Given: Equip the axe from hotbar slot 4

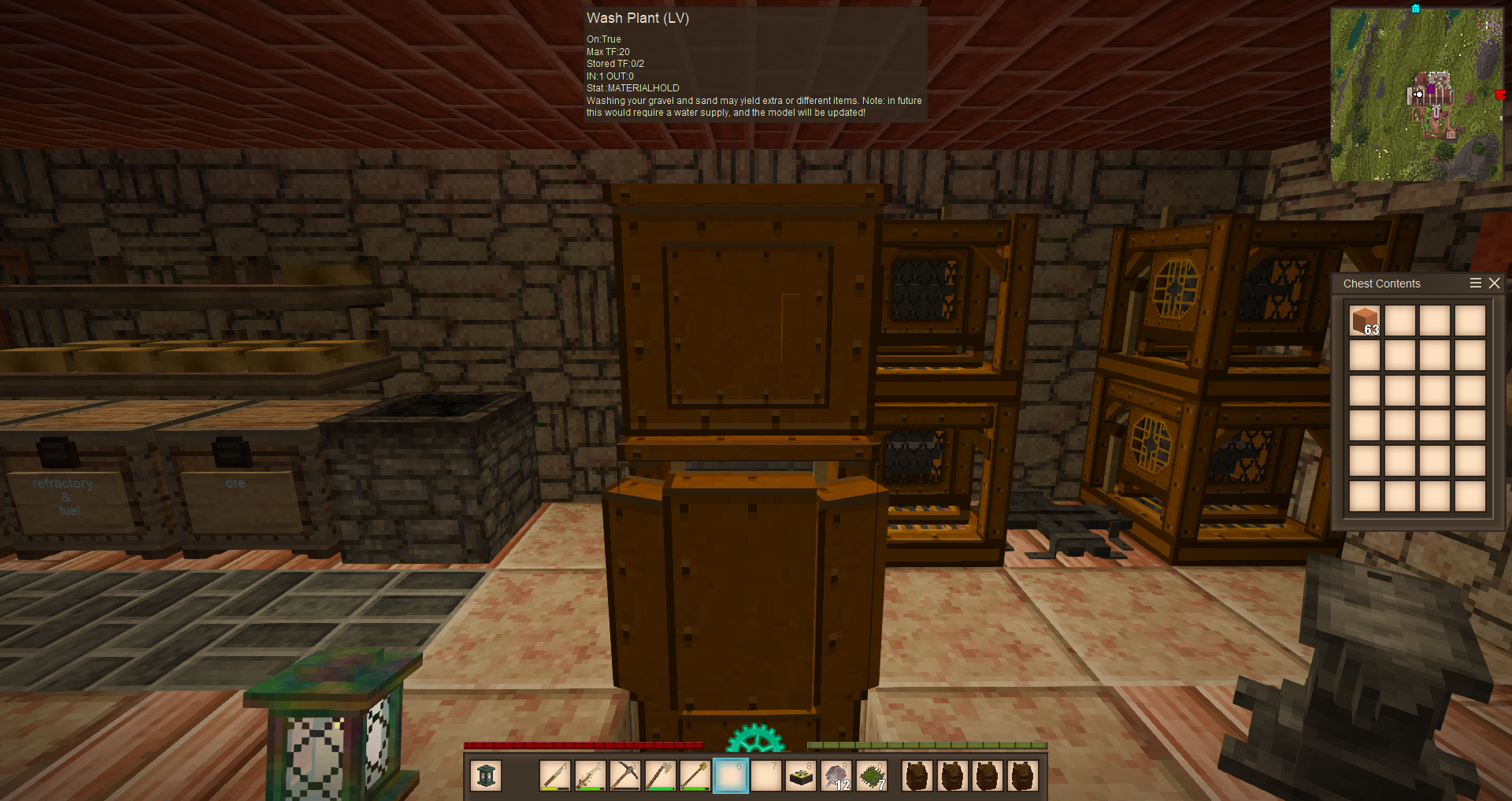Looking at the screenshot, I should tap(660, 776).
